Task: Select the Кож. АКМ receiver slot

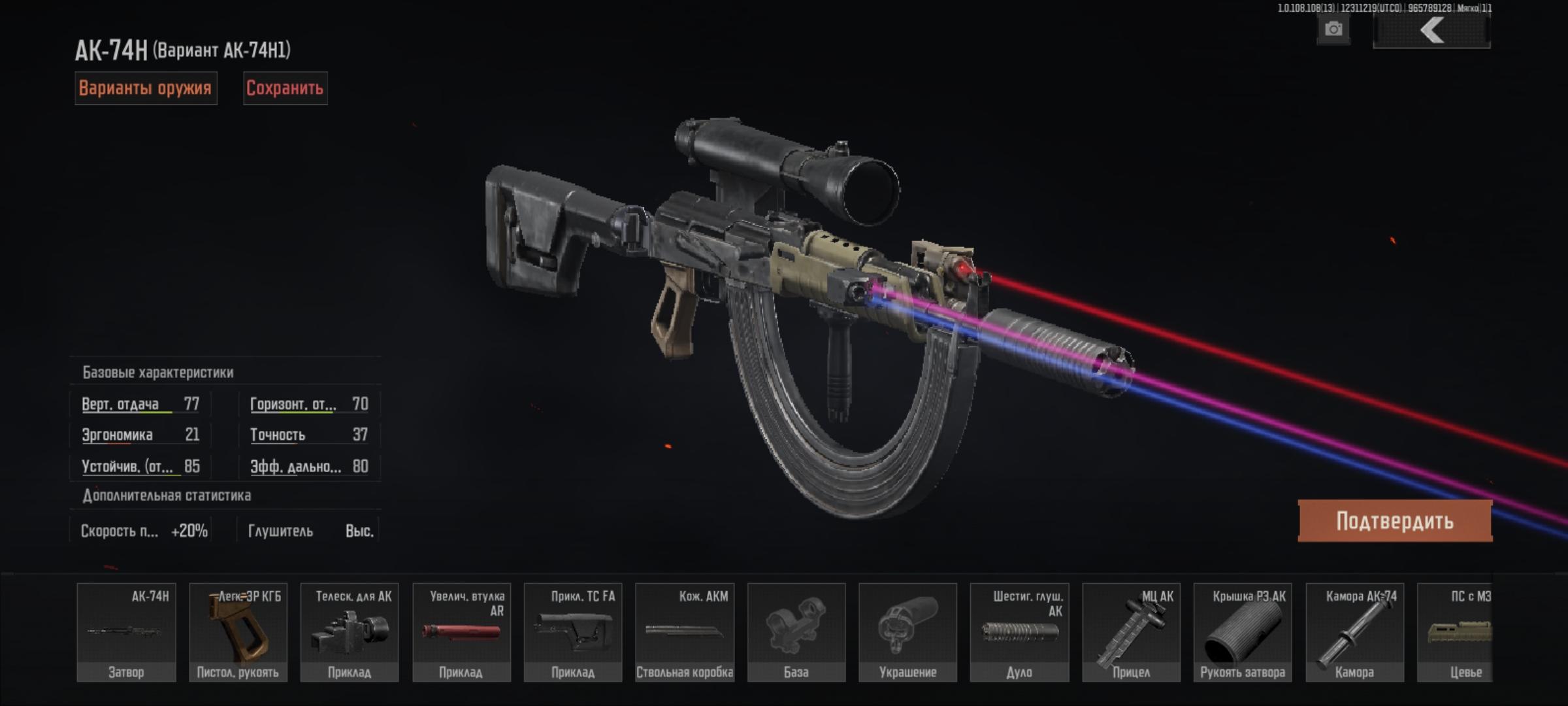Action: (685, 632)
